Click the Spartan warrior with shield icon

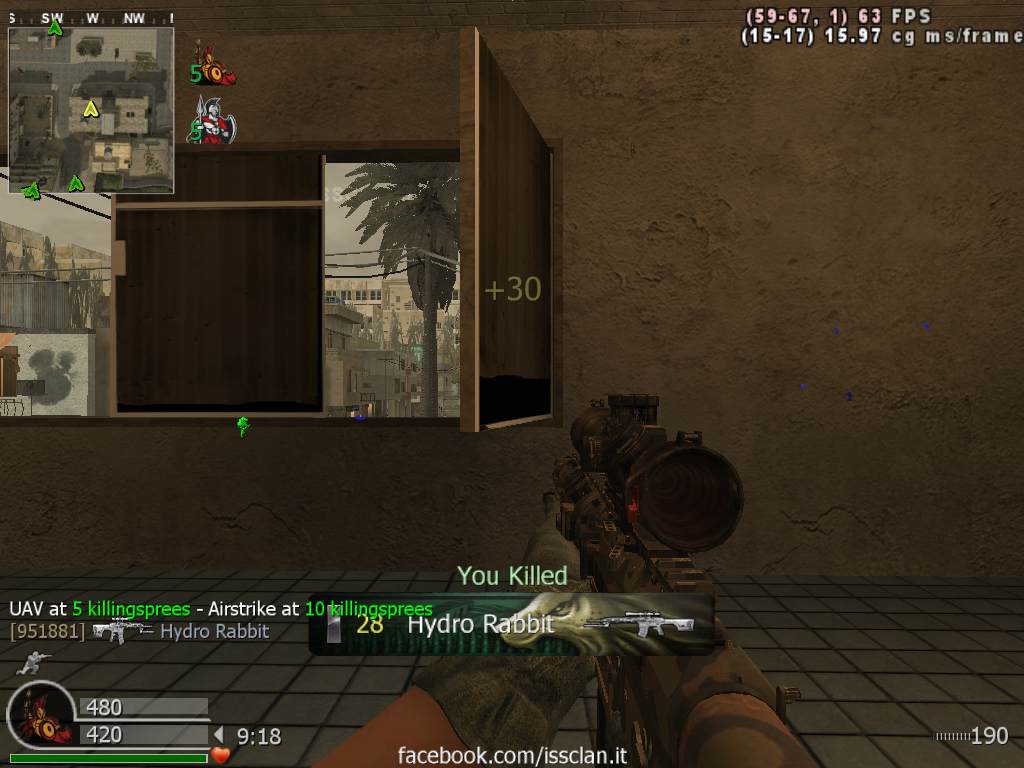point(213,122)
